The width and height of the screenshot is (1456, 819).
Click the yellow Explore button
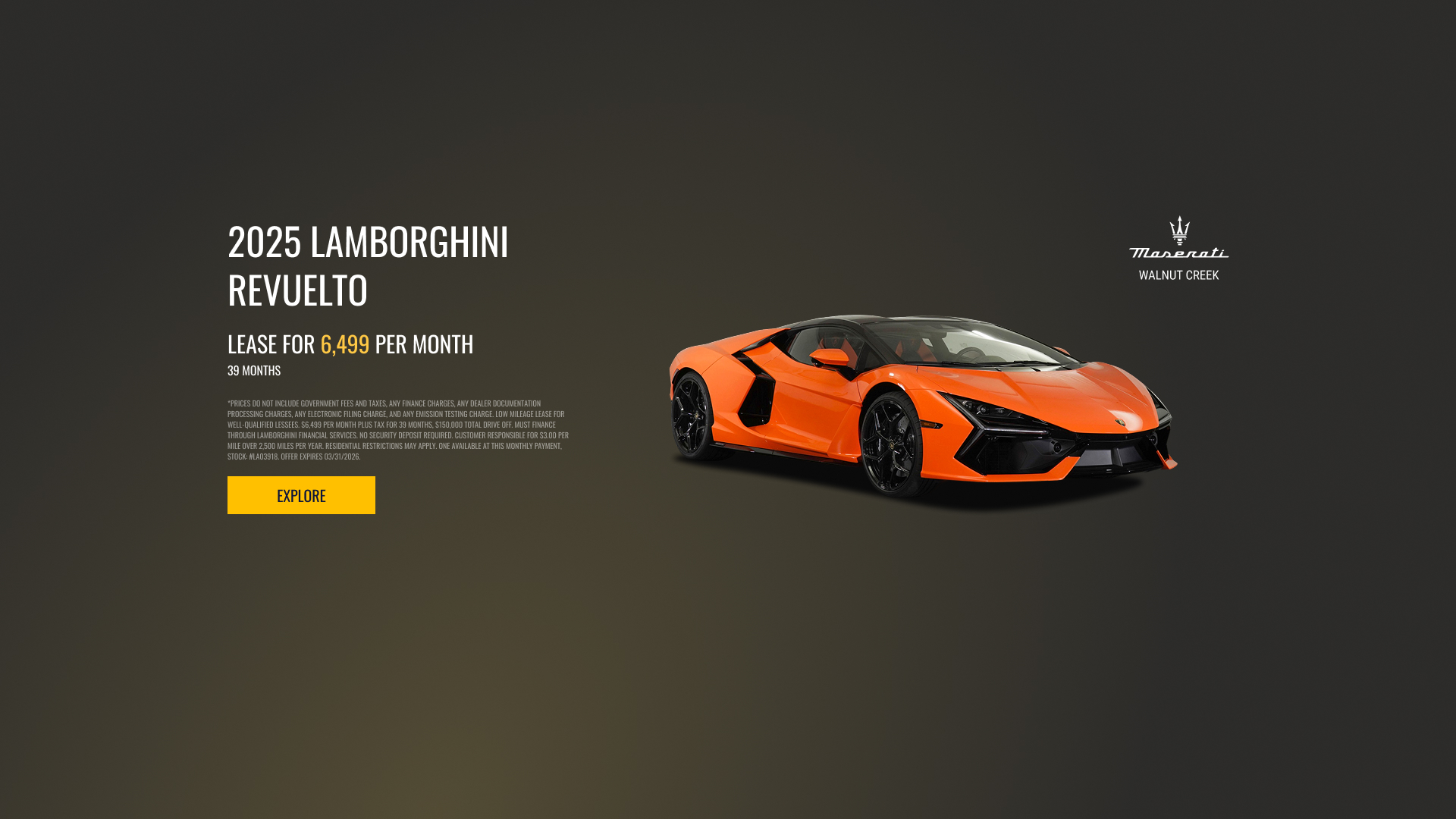(x=301, y=495)
